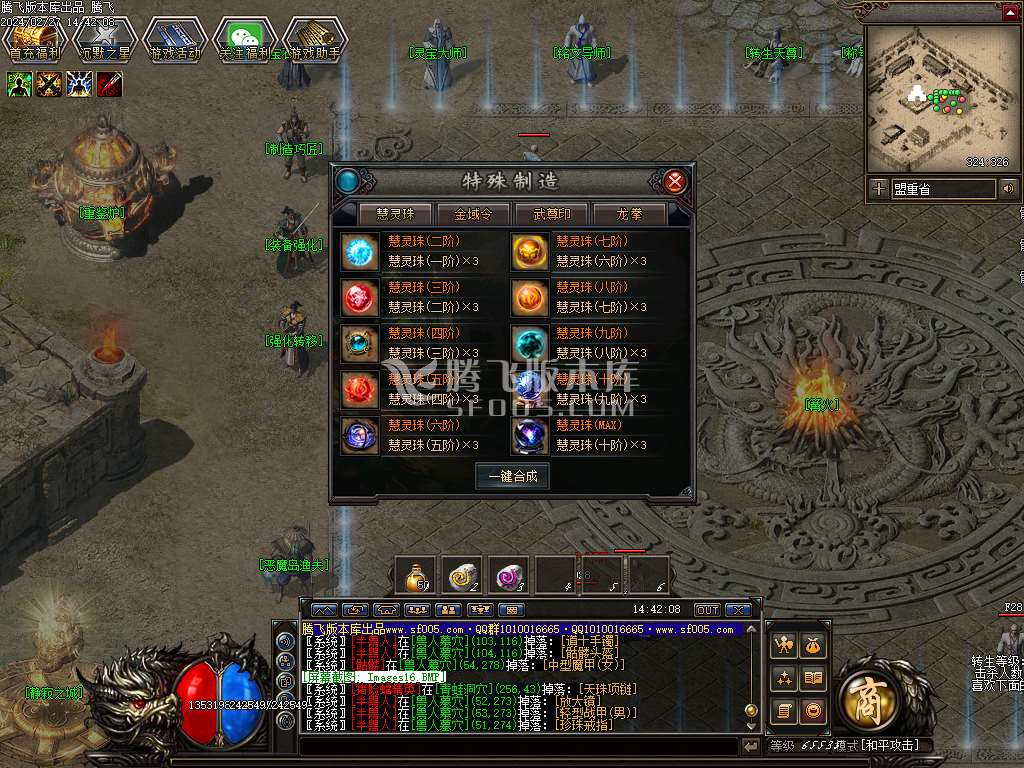Select the 慧灵珠(三阶) red orb recipe
1024x768 pixels.
point(359,297)
